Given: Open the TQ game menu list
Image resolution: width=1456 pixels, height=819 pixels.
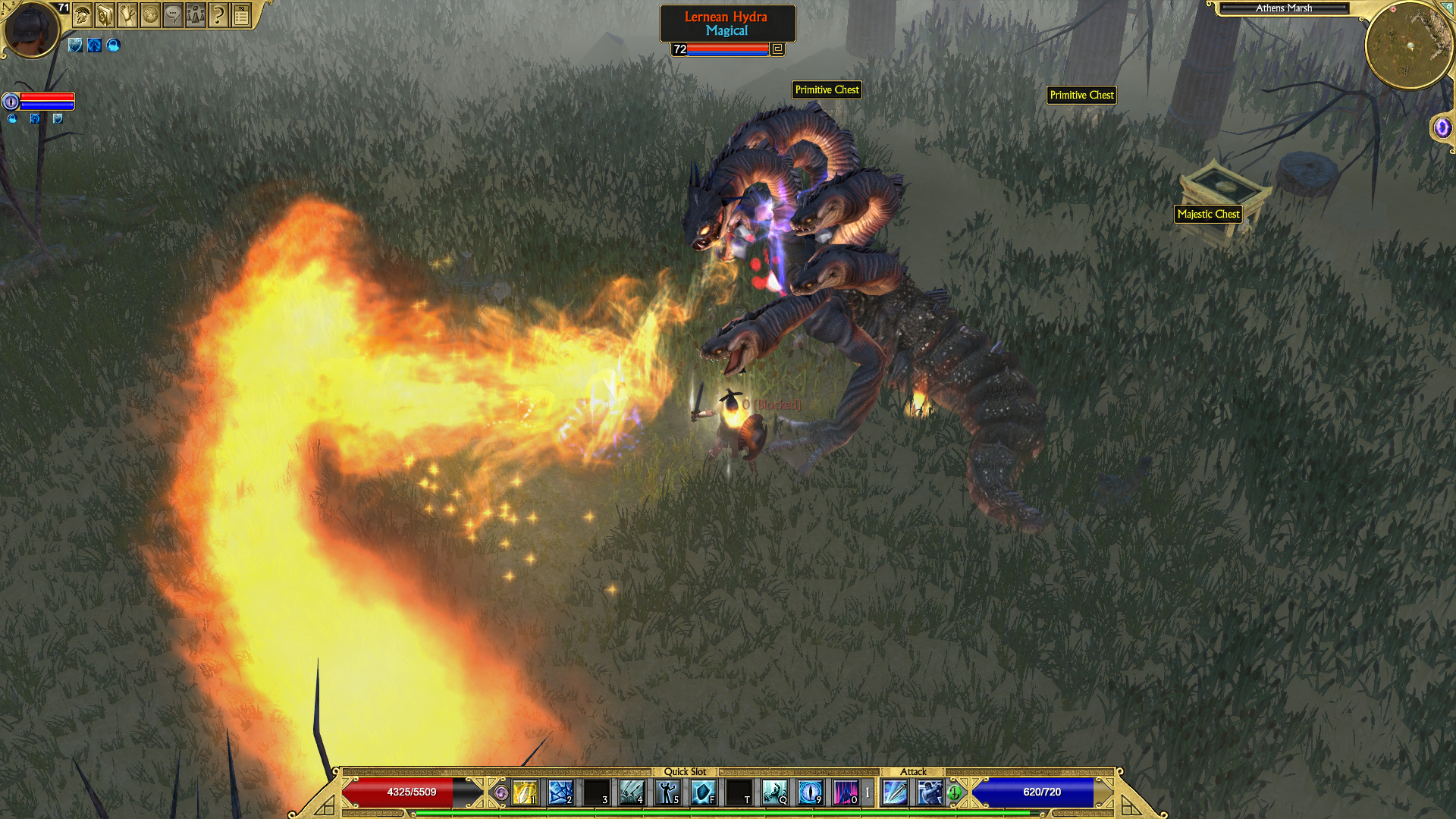Looking at the screenshot, I should (241, 15).
